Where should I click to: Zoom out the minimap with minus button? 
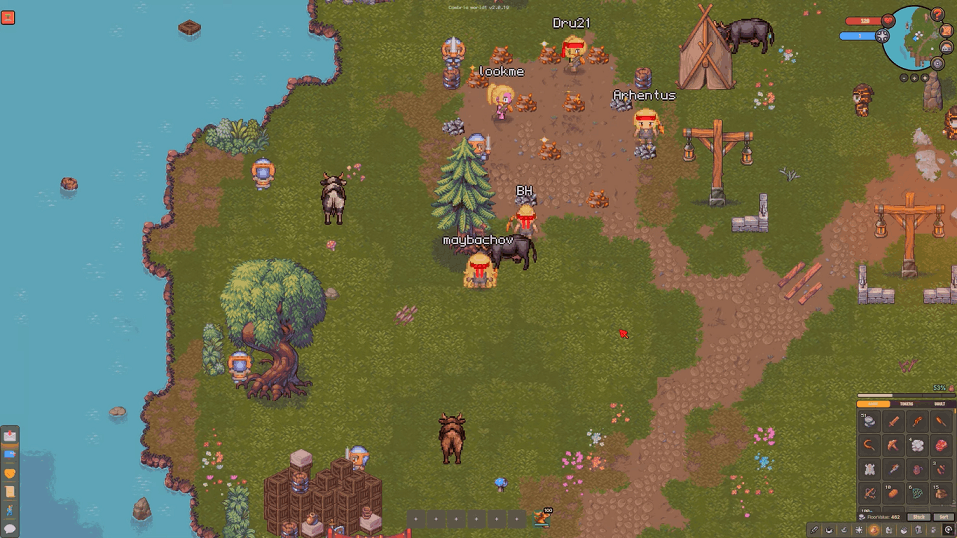click(x=904, y=78)
